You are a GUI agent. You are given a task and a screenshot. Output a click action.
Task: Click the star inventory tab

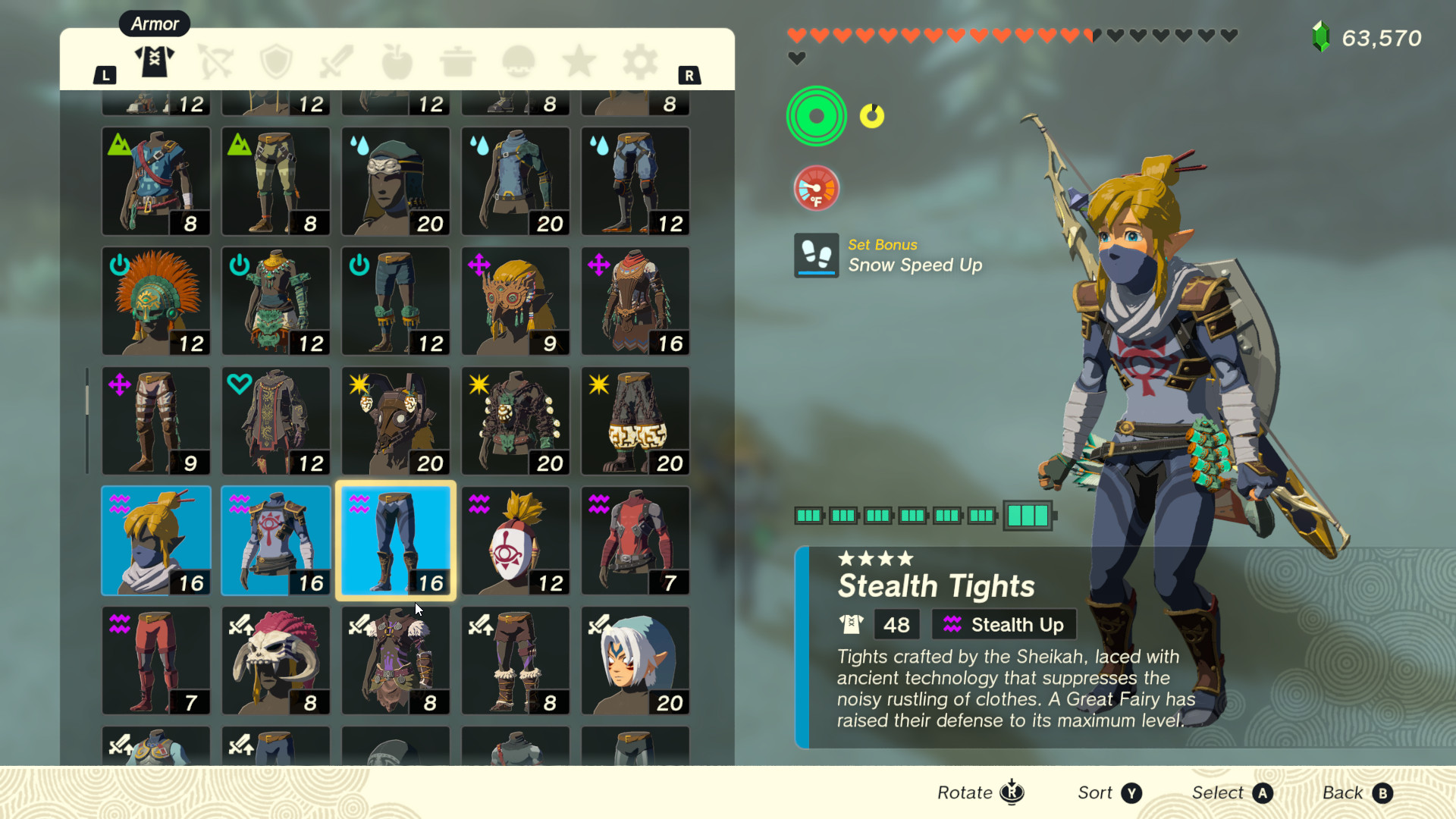[579, 61]
